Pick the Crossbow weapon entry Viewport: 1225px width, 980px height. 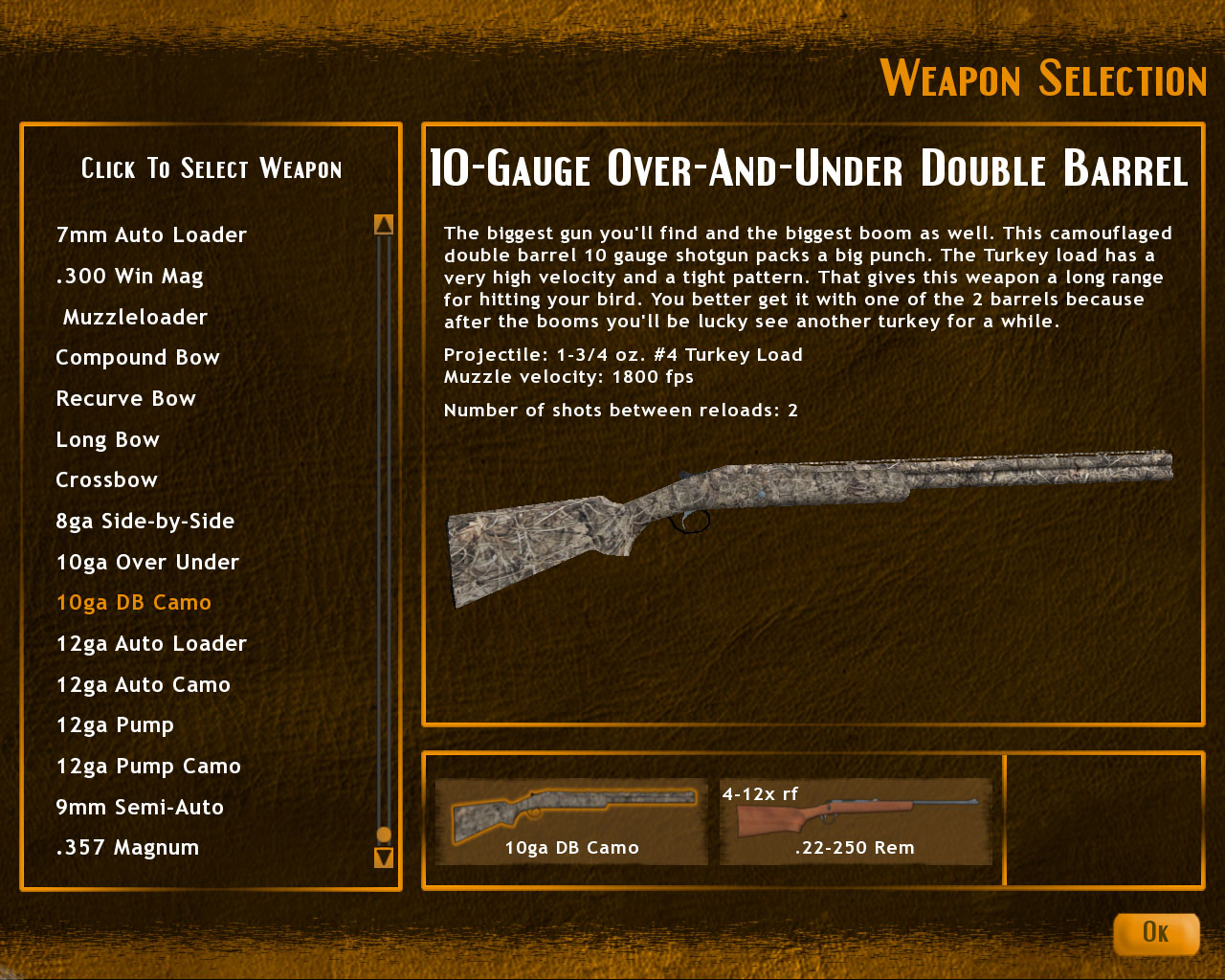106,479
